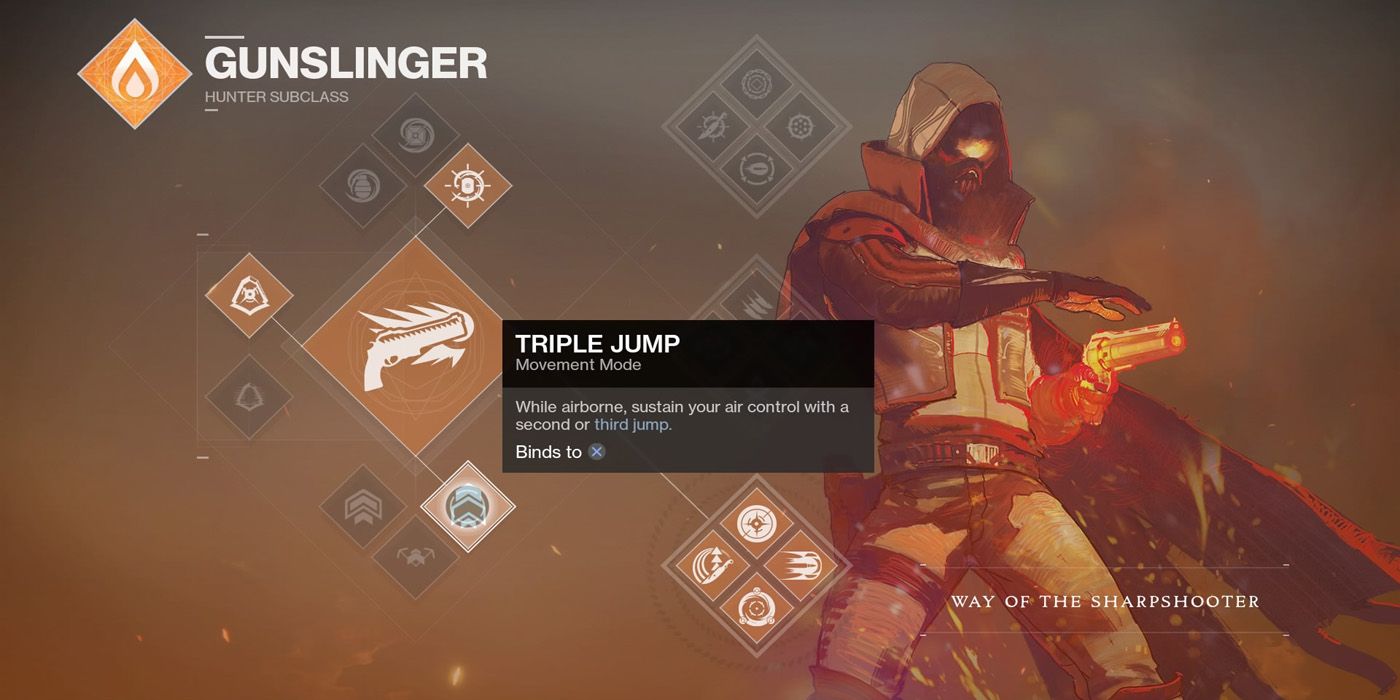1400x700 pixels.
Task: Select the active orange tripmine grenade icon
Action: (468, 185)
